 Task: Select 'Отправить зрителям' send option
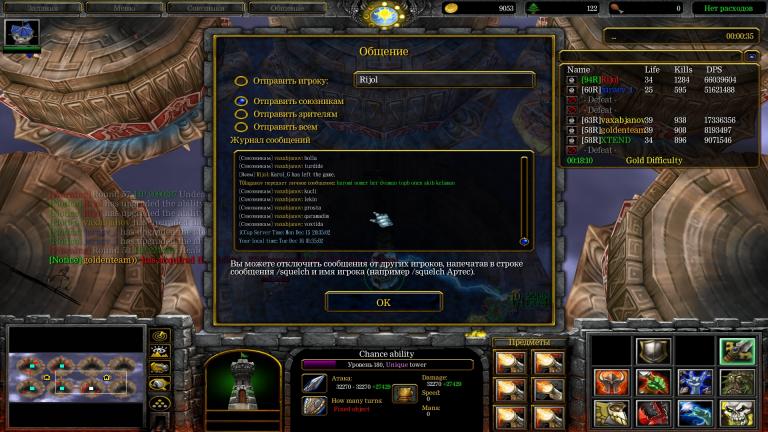click(x=241, y=114)
